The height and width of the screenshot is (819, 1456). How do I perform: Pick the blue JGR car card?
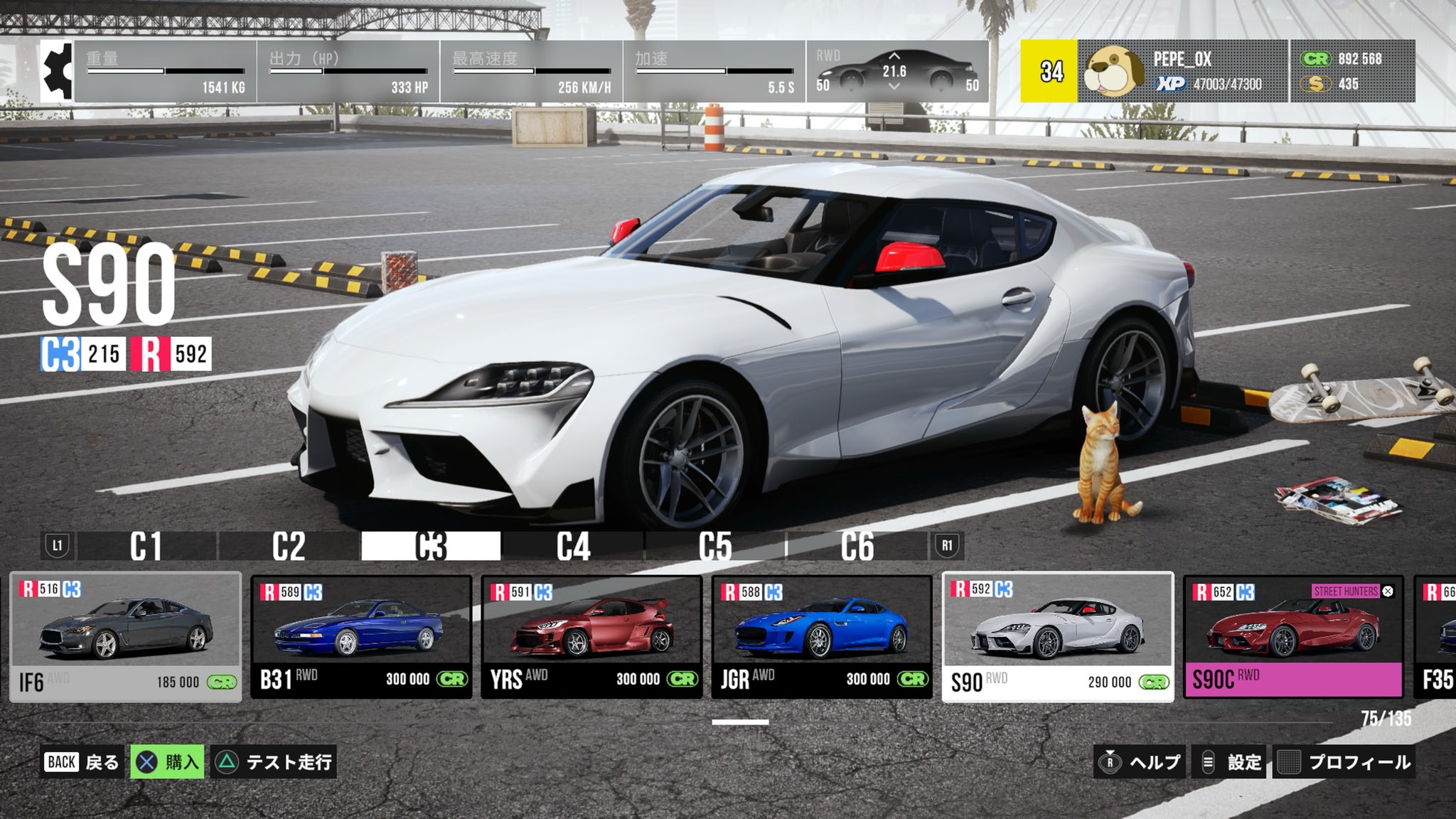(822, 637)
